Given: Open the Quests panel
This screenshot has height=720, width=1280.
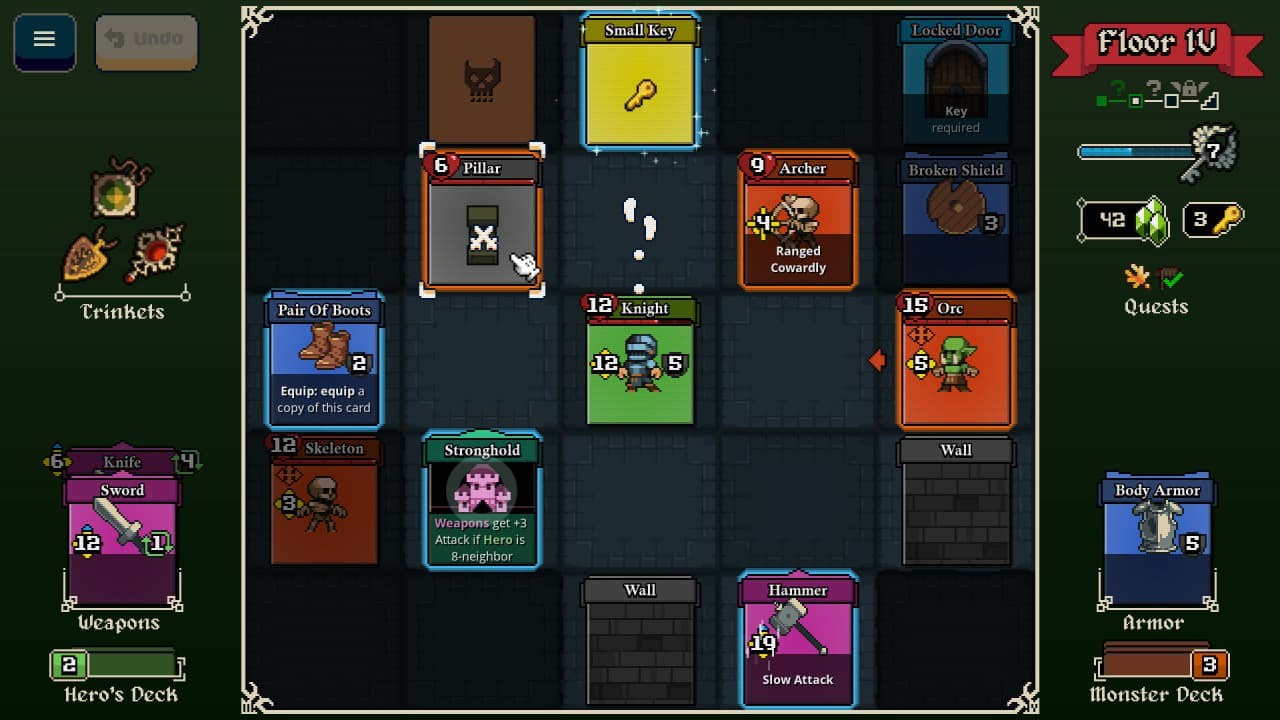Looking at the screenshot, I should (1155, 306).
